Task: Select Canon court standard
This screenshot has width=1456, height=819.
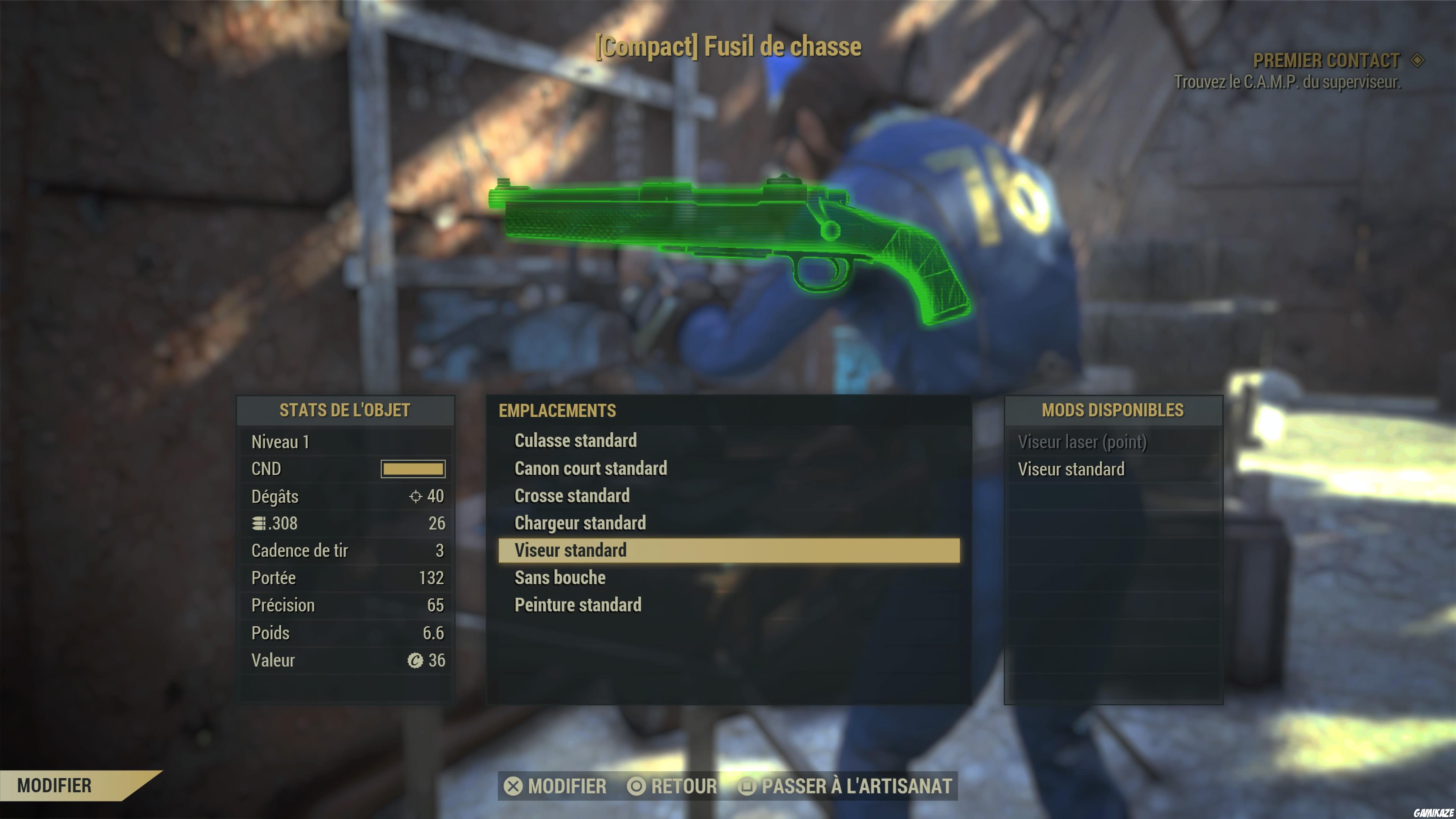Action: point(590,469)
